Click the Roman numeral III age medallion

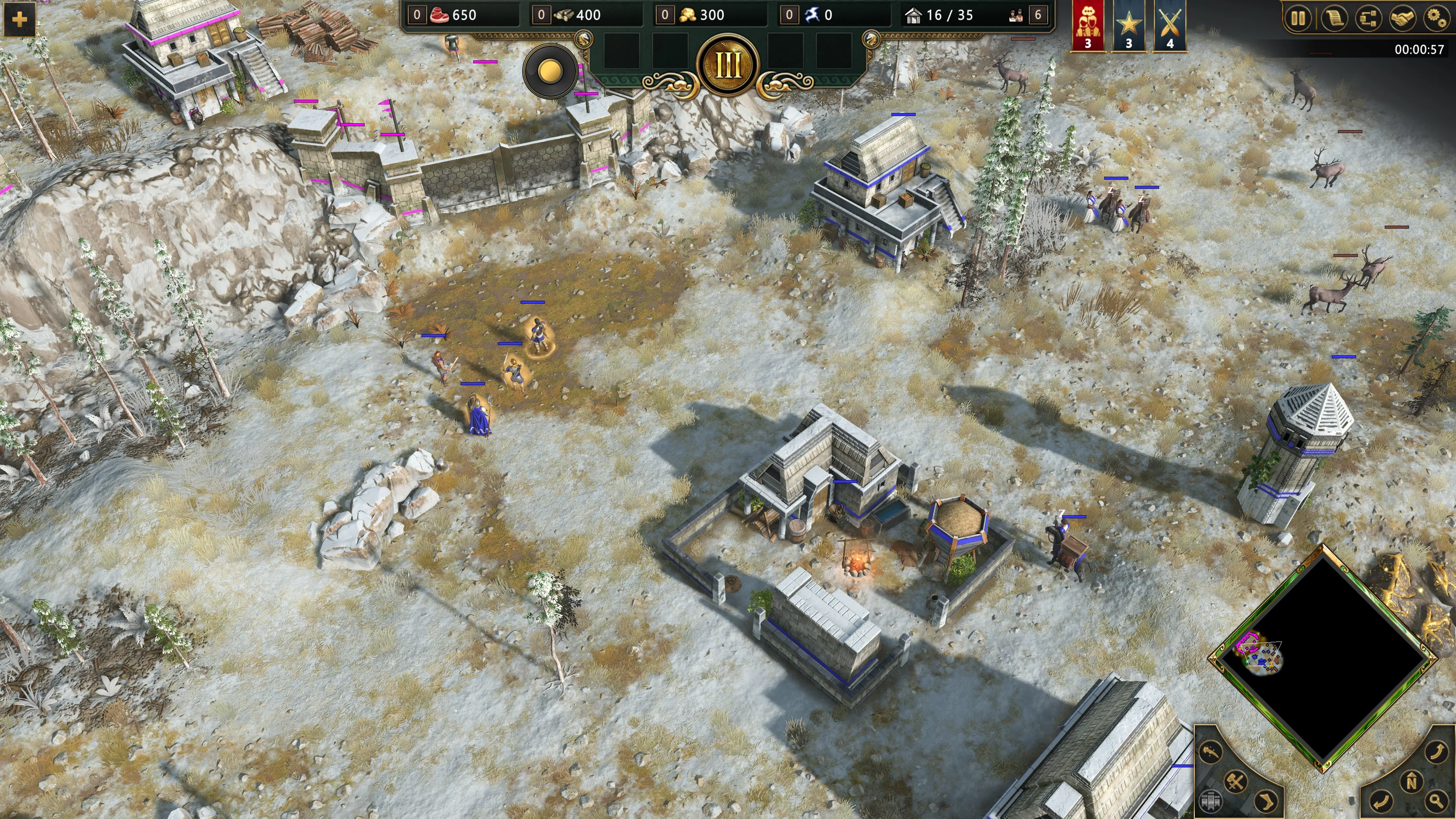click(x=728, y=65)
